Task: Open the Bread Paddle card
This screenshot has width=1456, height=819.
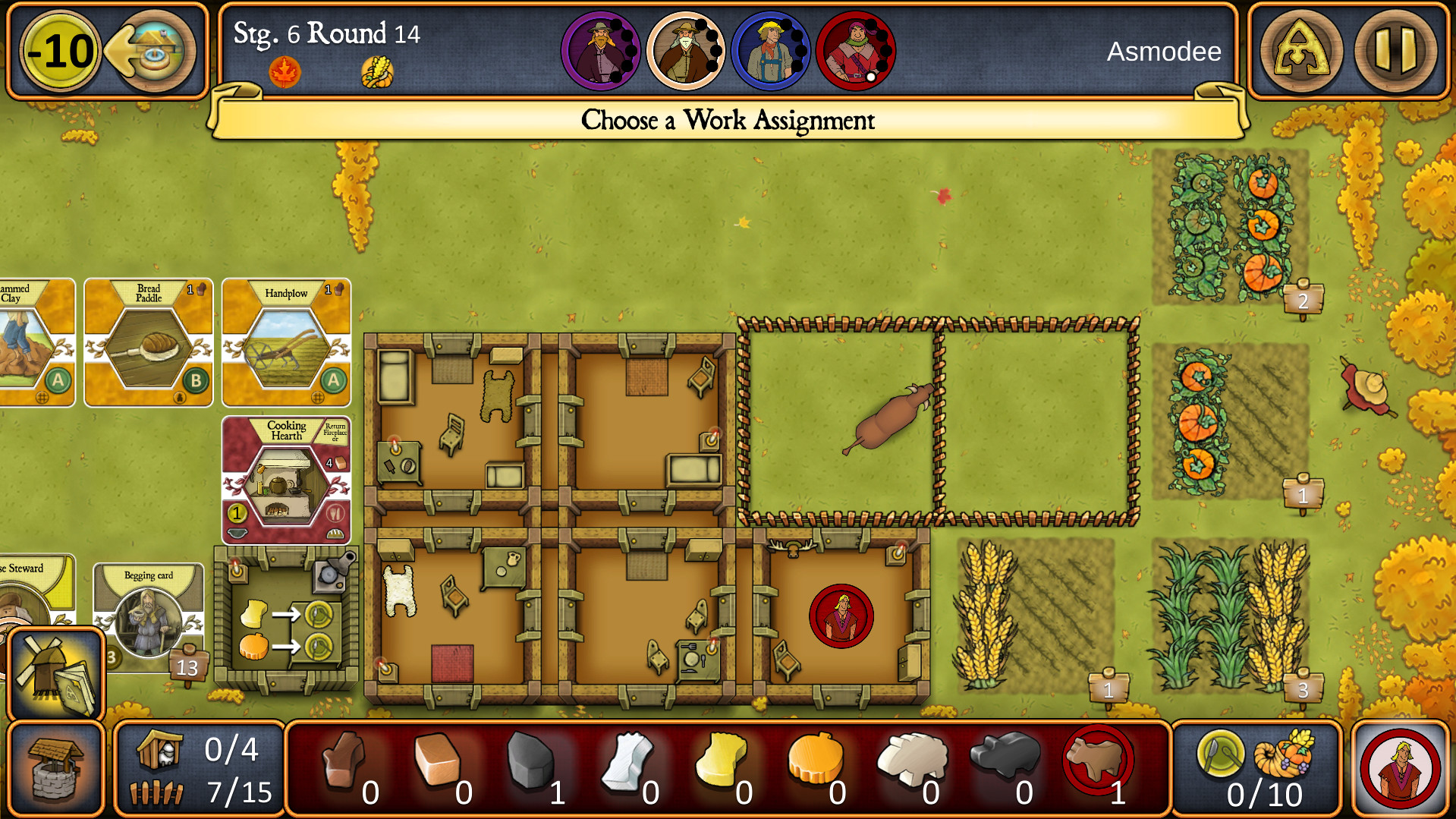Action: click(149, 343)
